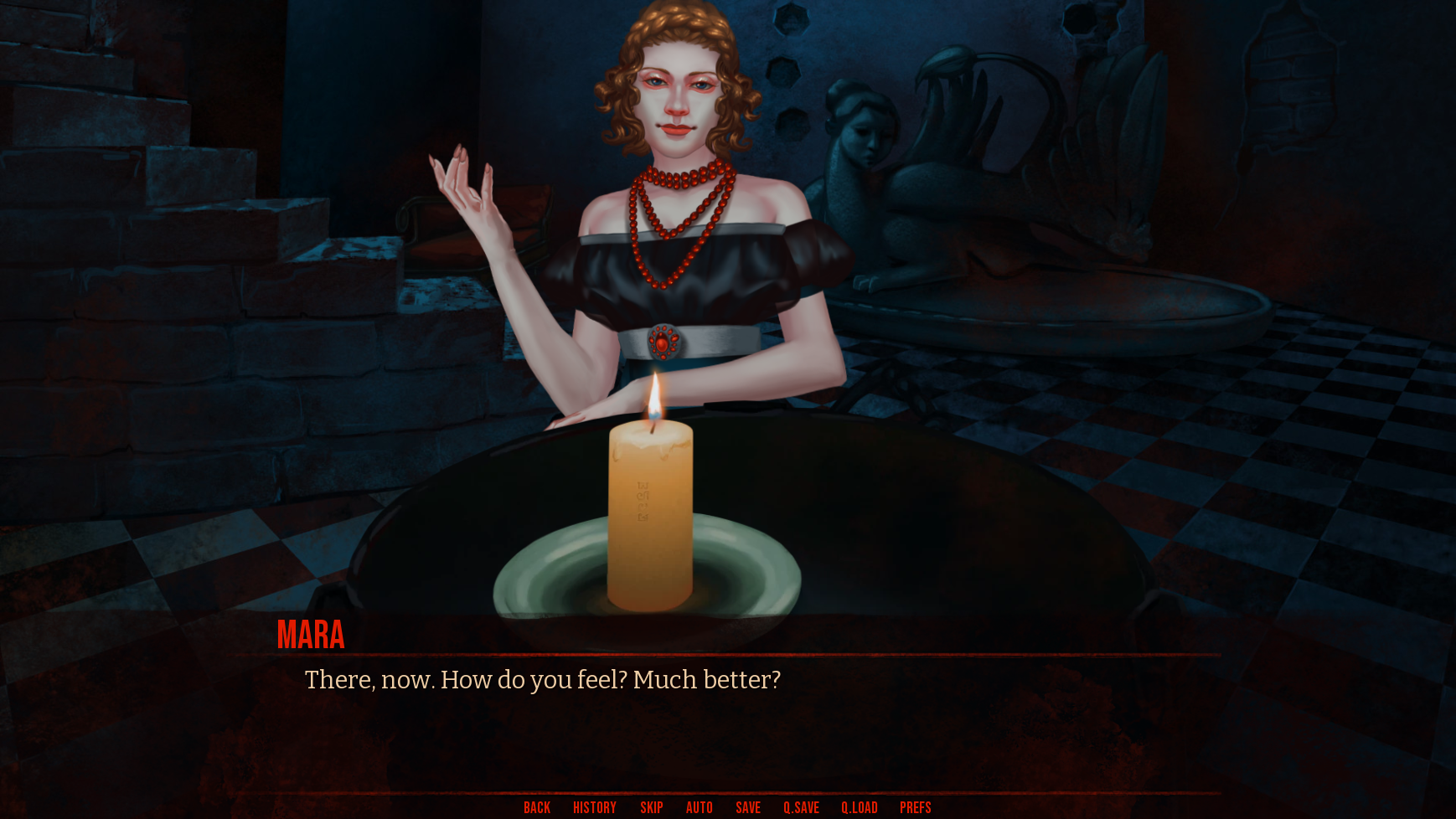This screenshot has height=819, width=1456.
Task: Click the red gem on Mara's belt
Action: [x=664, y=340]
